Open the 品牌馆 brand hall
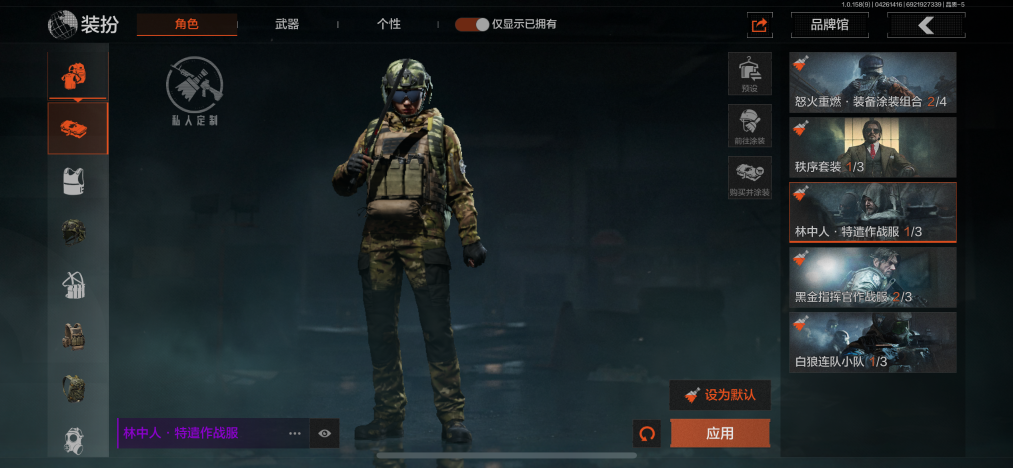This screenshot has width=1013, height=468. pos(828,25)
